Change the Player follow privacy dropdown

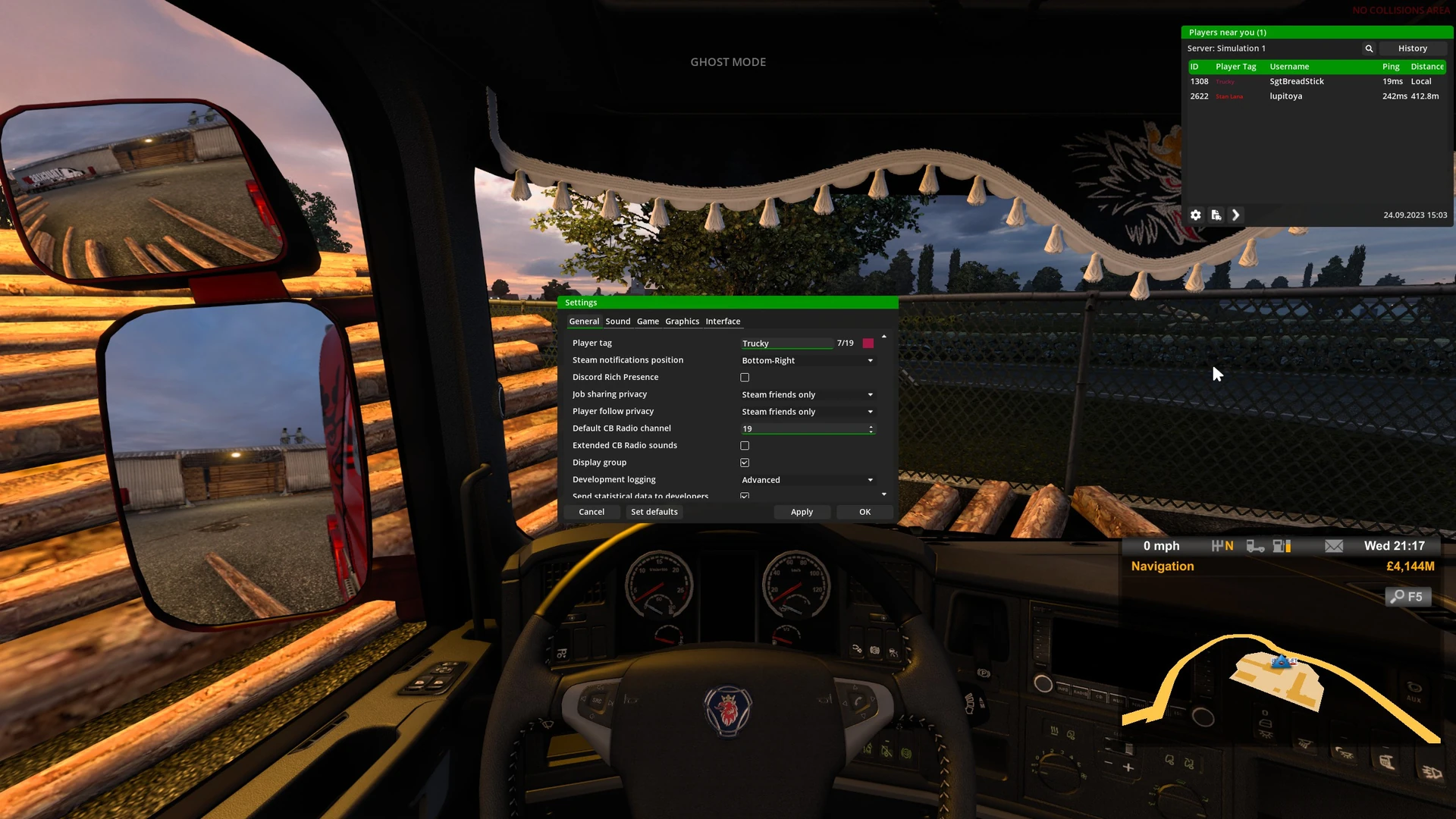807,412
